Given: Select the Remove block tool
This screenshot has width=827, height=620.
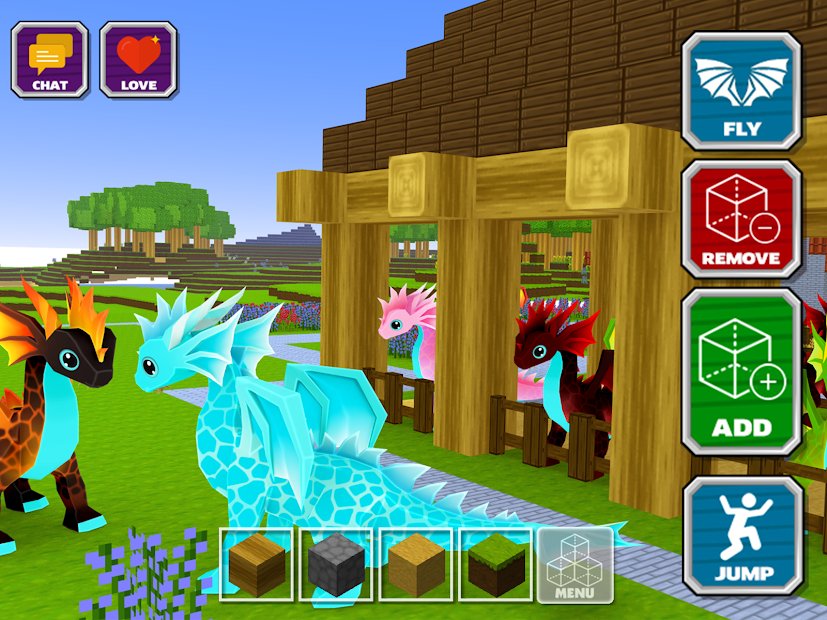Looking at the screenshot, I should point(741,219).
